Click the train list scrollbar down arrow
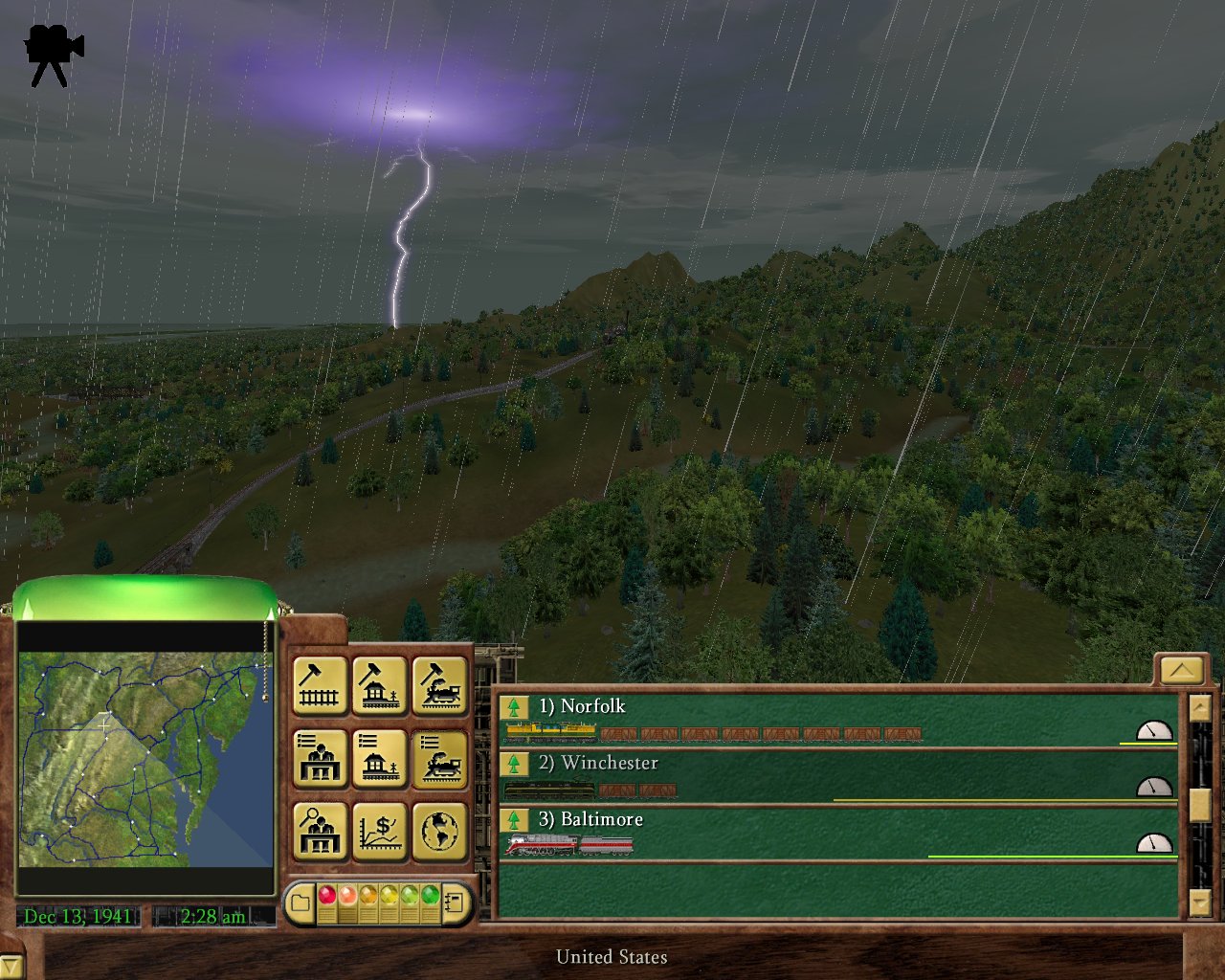 (x=1200, y=902)
